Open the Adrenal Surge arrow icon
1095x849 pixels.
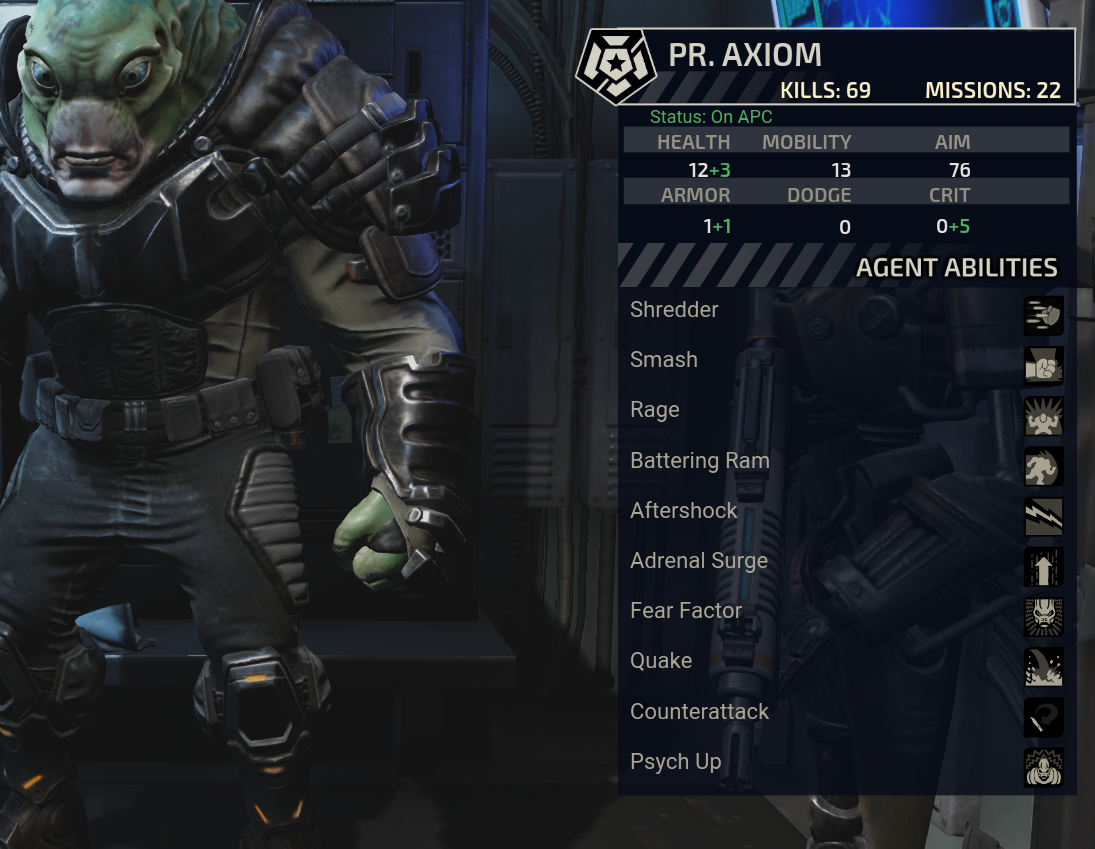pos(1043,567)
